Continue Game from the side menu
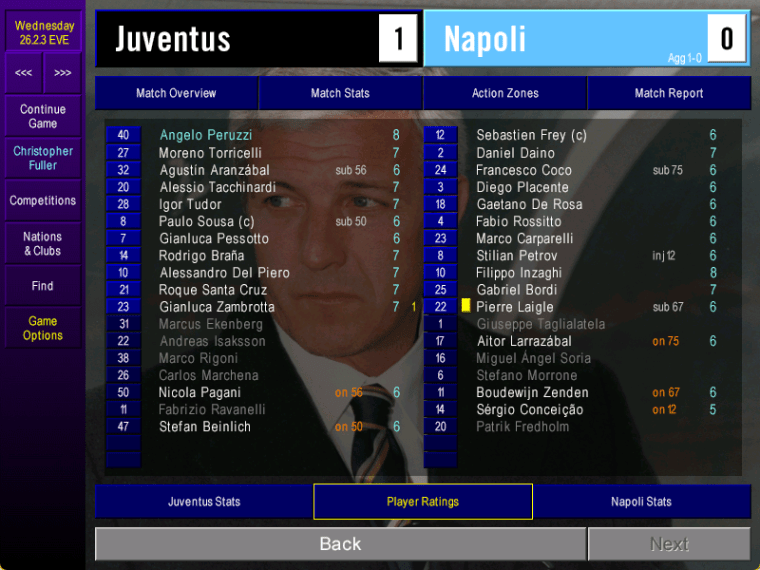The width and height of the screenshot is (760, 570). pyautogui.click(x=43, y=116)
